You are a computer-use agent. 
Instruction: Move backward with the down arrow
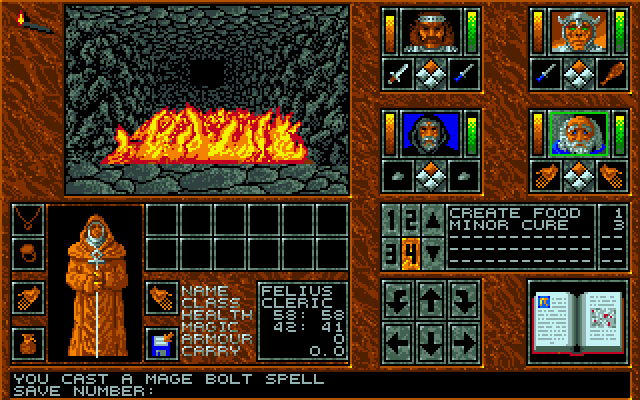pos(431,340)
